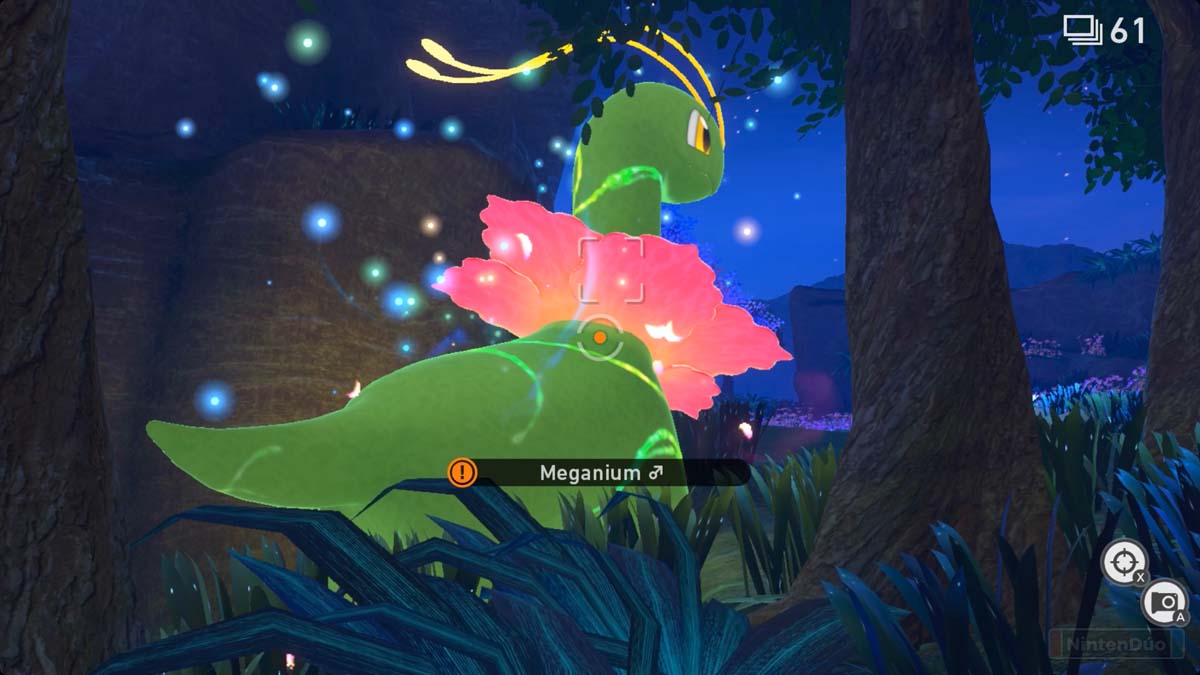Select the orange exclamation icon beside Meganium
Screen dimensions: 1200x675
[462, 472]
